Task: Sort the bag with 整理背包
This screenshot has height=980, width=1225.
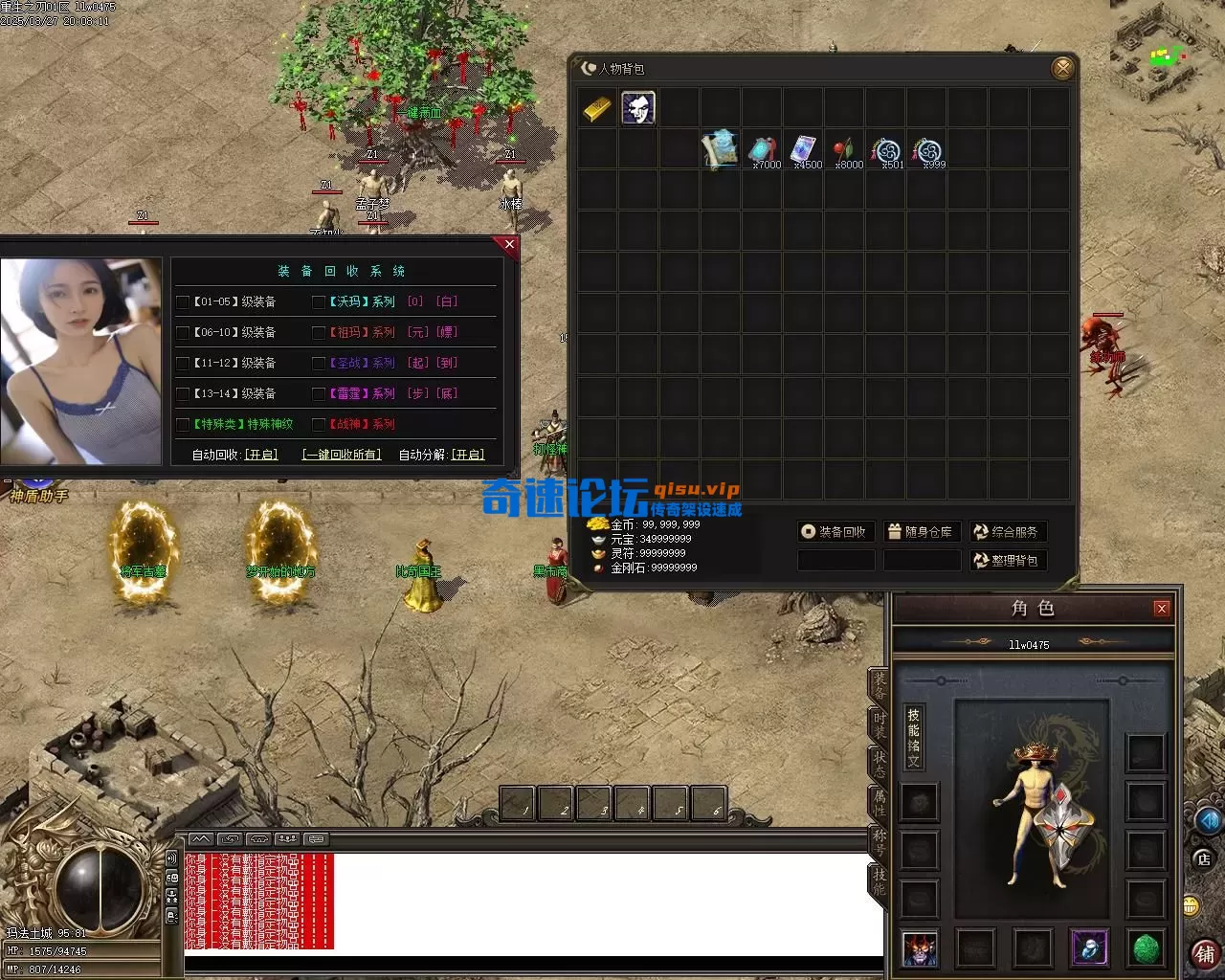Action: point(1006,561)
